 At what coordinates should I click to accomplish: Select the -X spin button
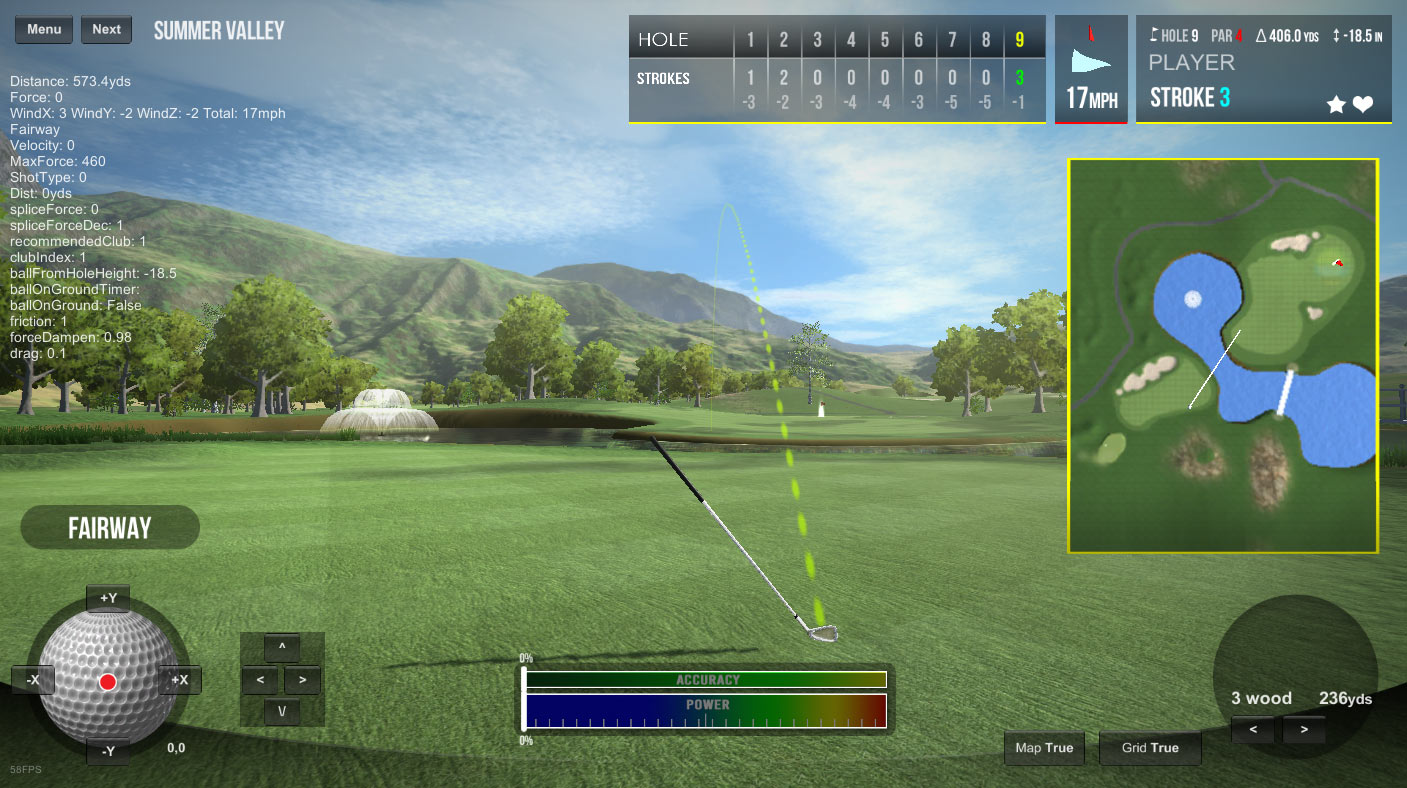[33, 680]
